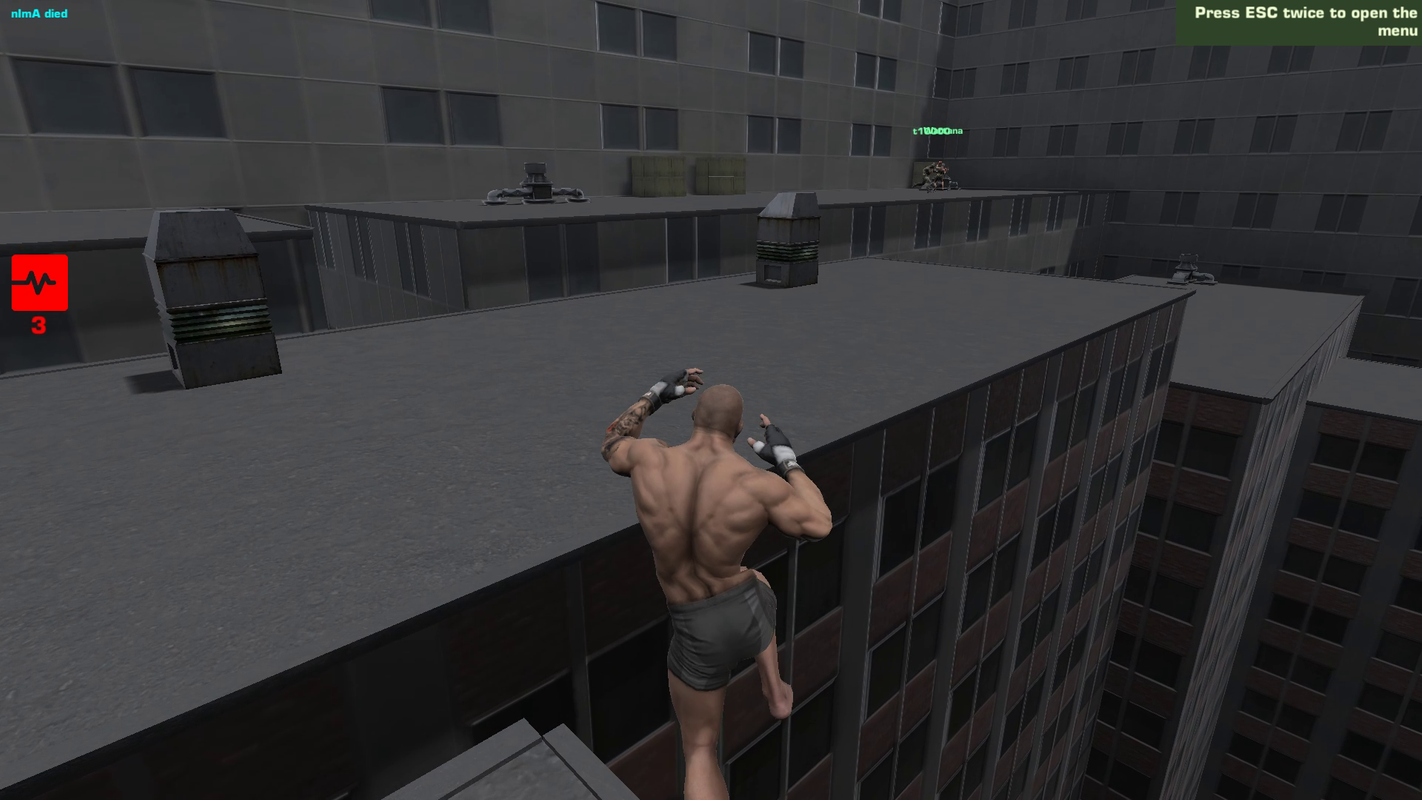Click the small machine on the far-right rooftop
The height and width of the screenshot is (800, 1422).
(x=1191, y=270)
